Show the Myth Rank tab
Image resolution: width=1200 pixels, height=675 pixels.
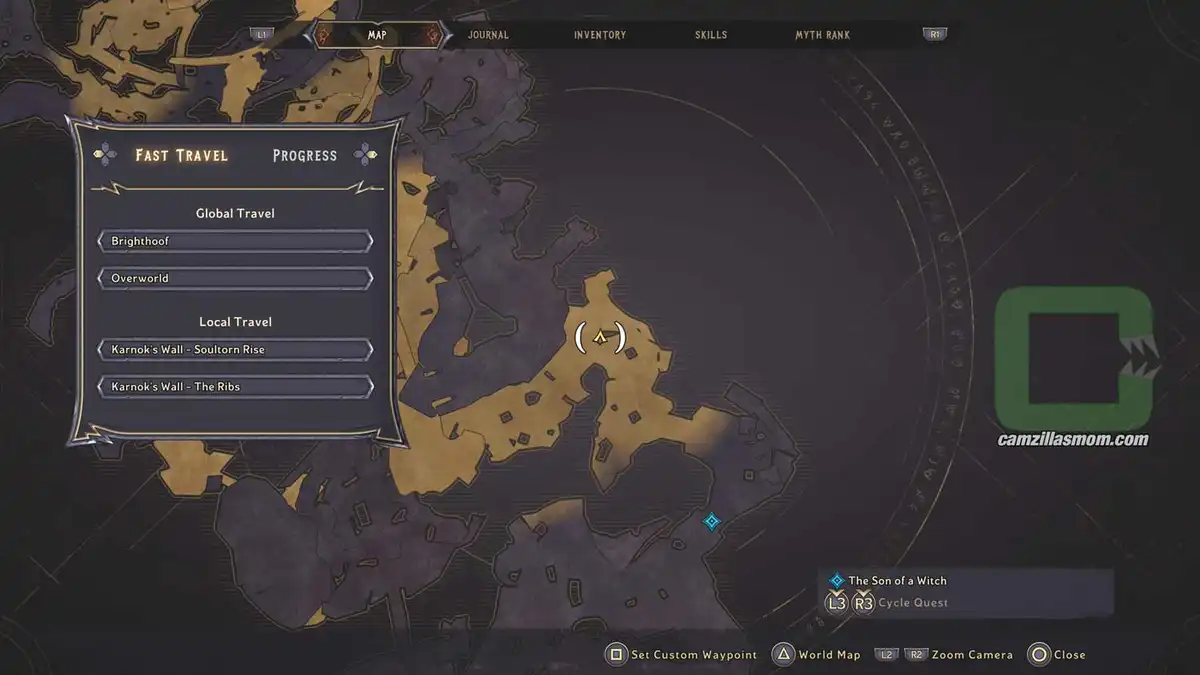(x=822, y=35)
